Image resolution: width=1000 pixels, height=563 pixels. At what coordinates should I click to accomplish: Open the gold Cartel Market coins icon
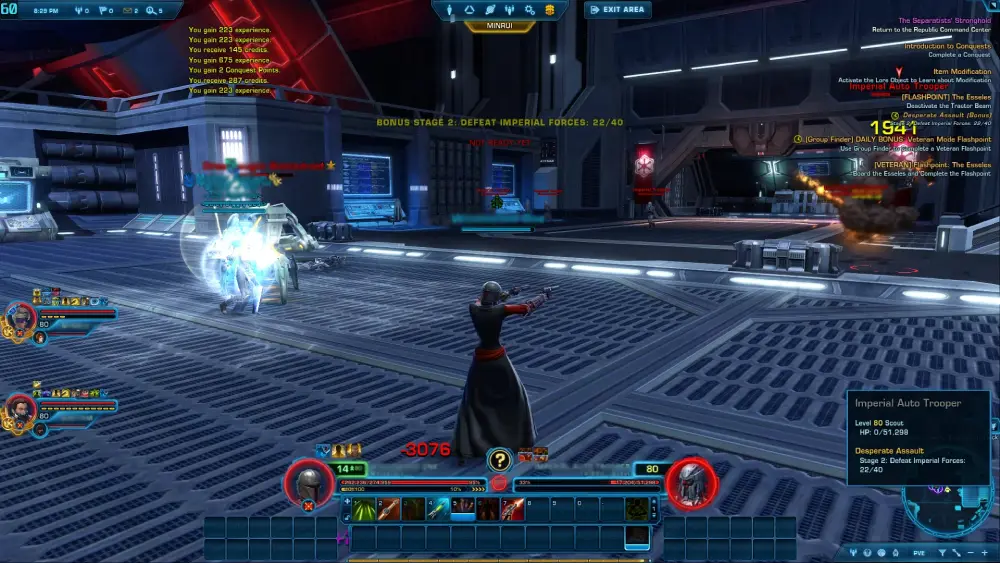pos(551,10)
